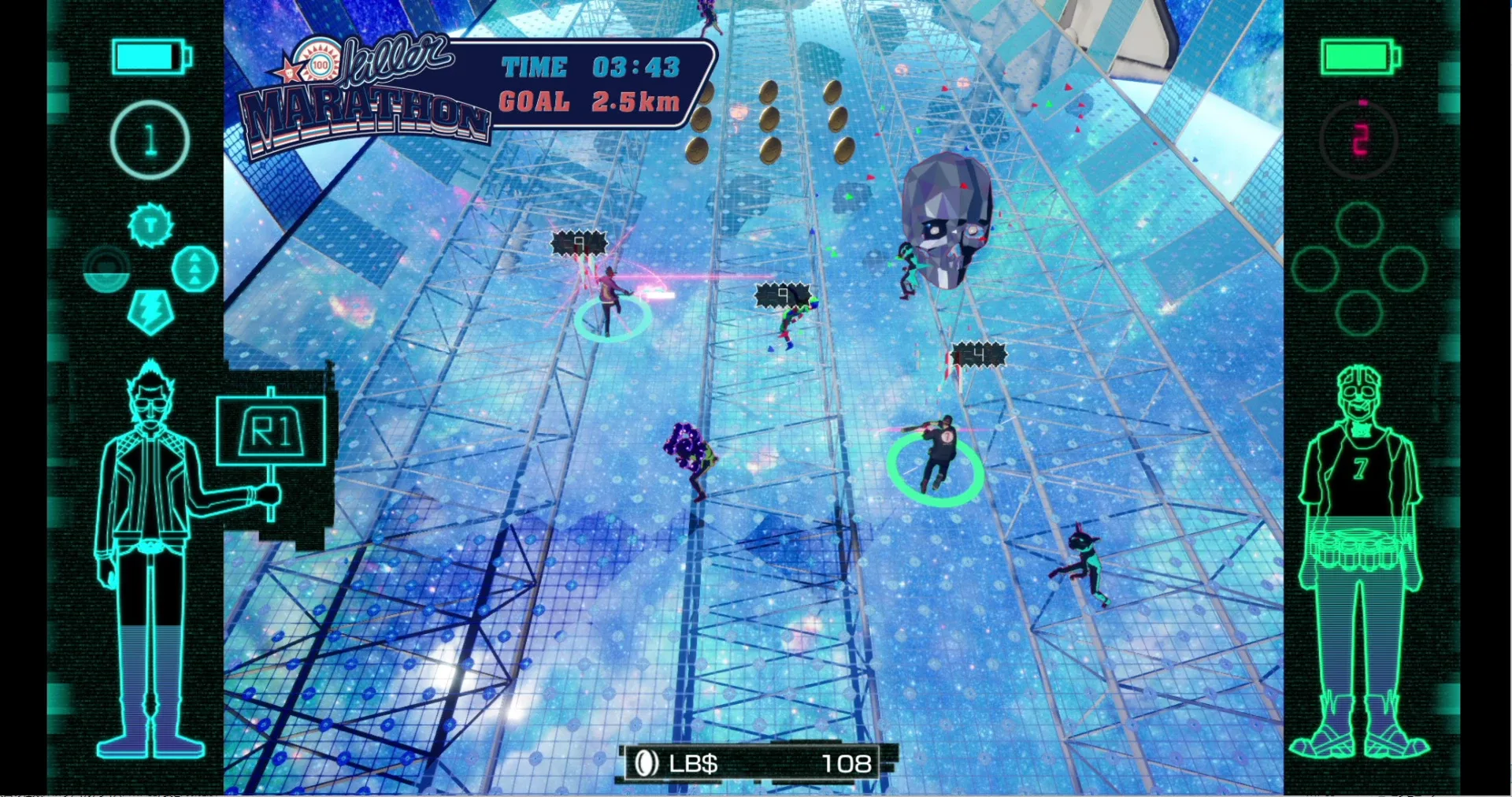Select the dimmed circular skill slot
This screenshot has height=797, width=1512.
[x=106, y=269]
